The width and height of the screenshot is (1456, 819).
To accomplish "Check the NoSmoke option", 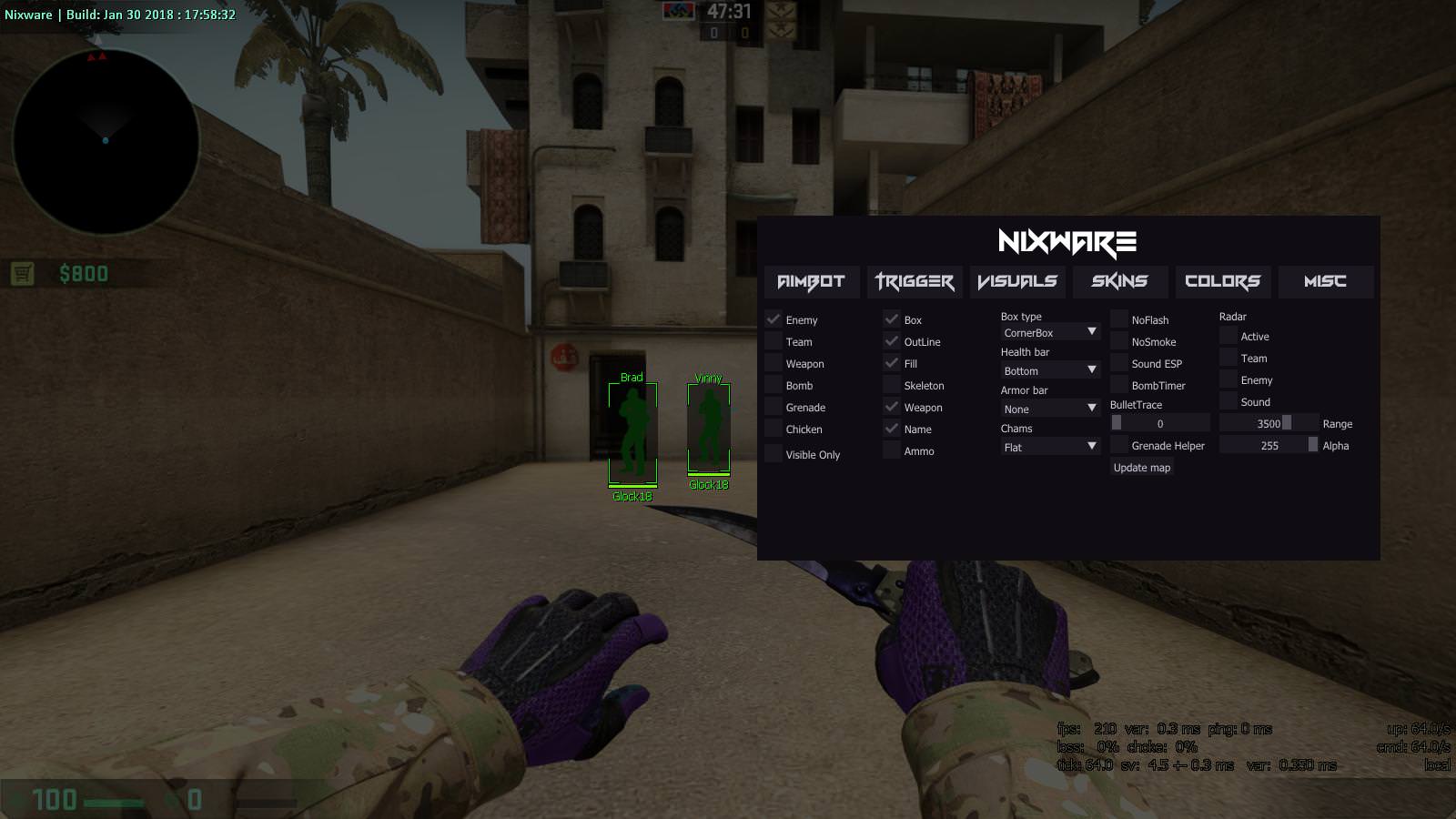I will click(x=1119, y=342).
